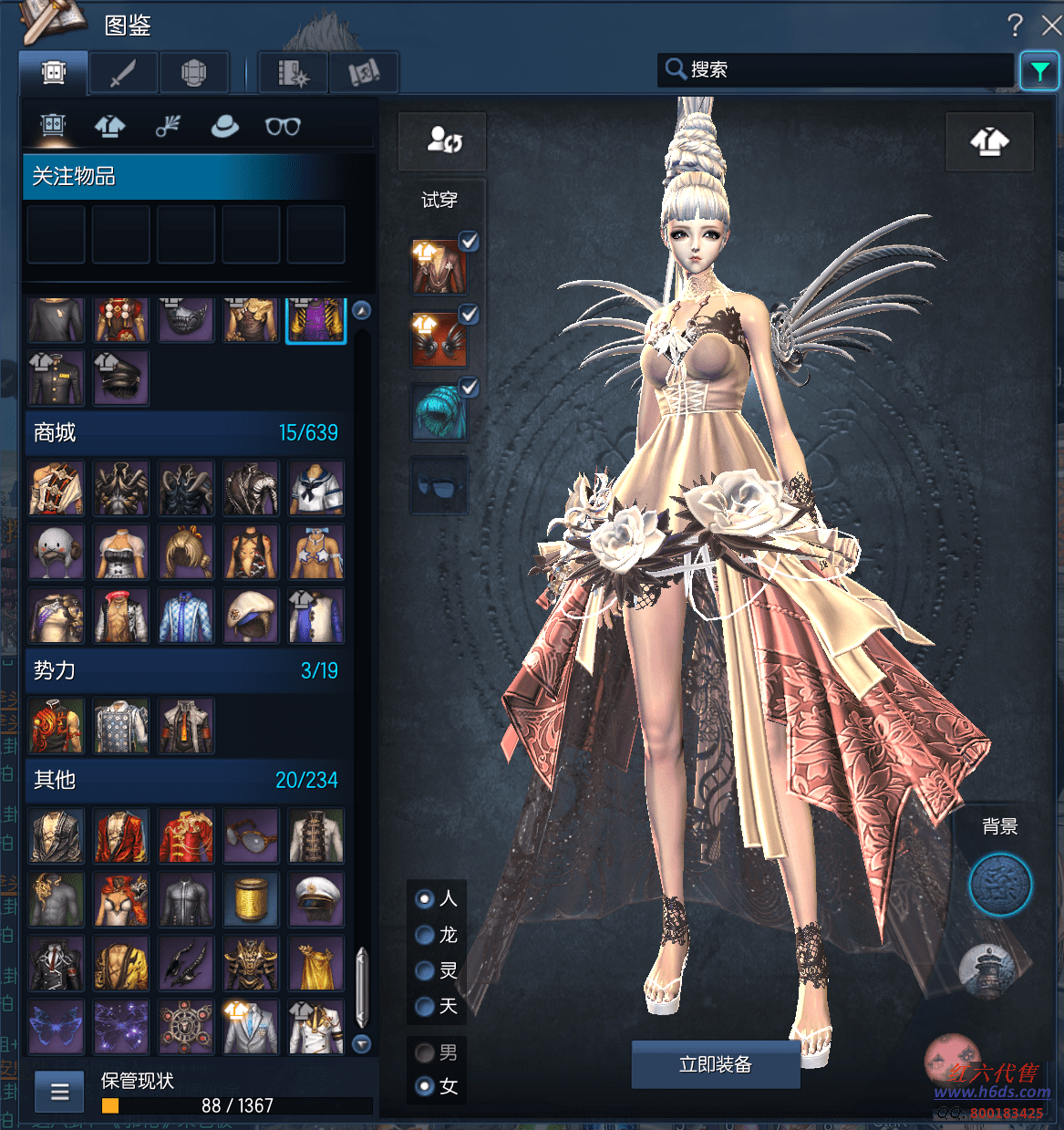Click the scroll-down arrow of costume list

362,1043
